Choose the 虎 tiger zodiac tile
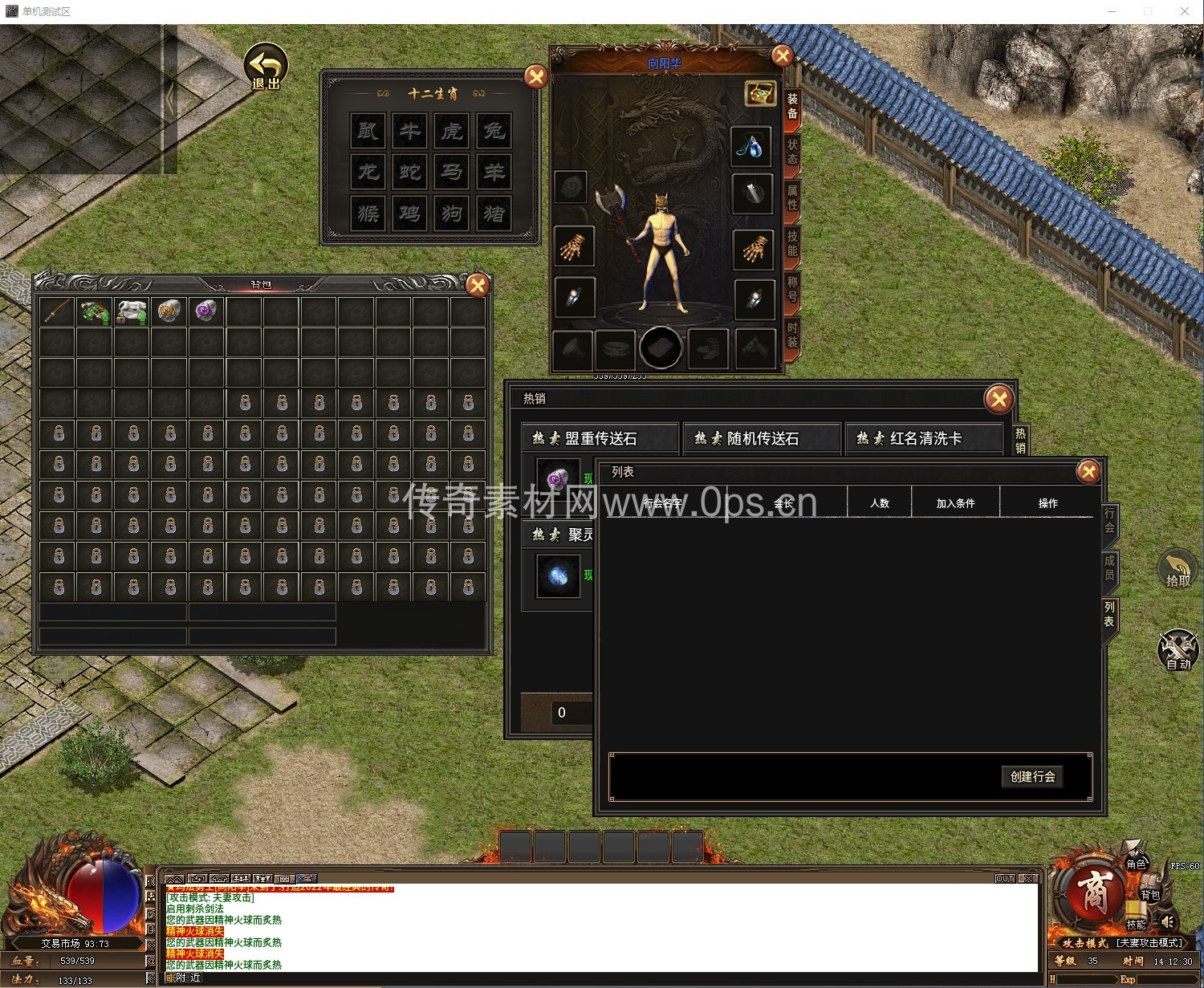 click(x=452, y=130)
